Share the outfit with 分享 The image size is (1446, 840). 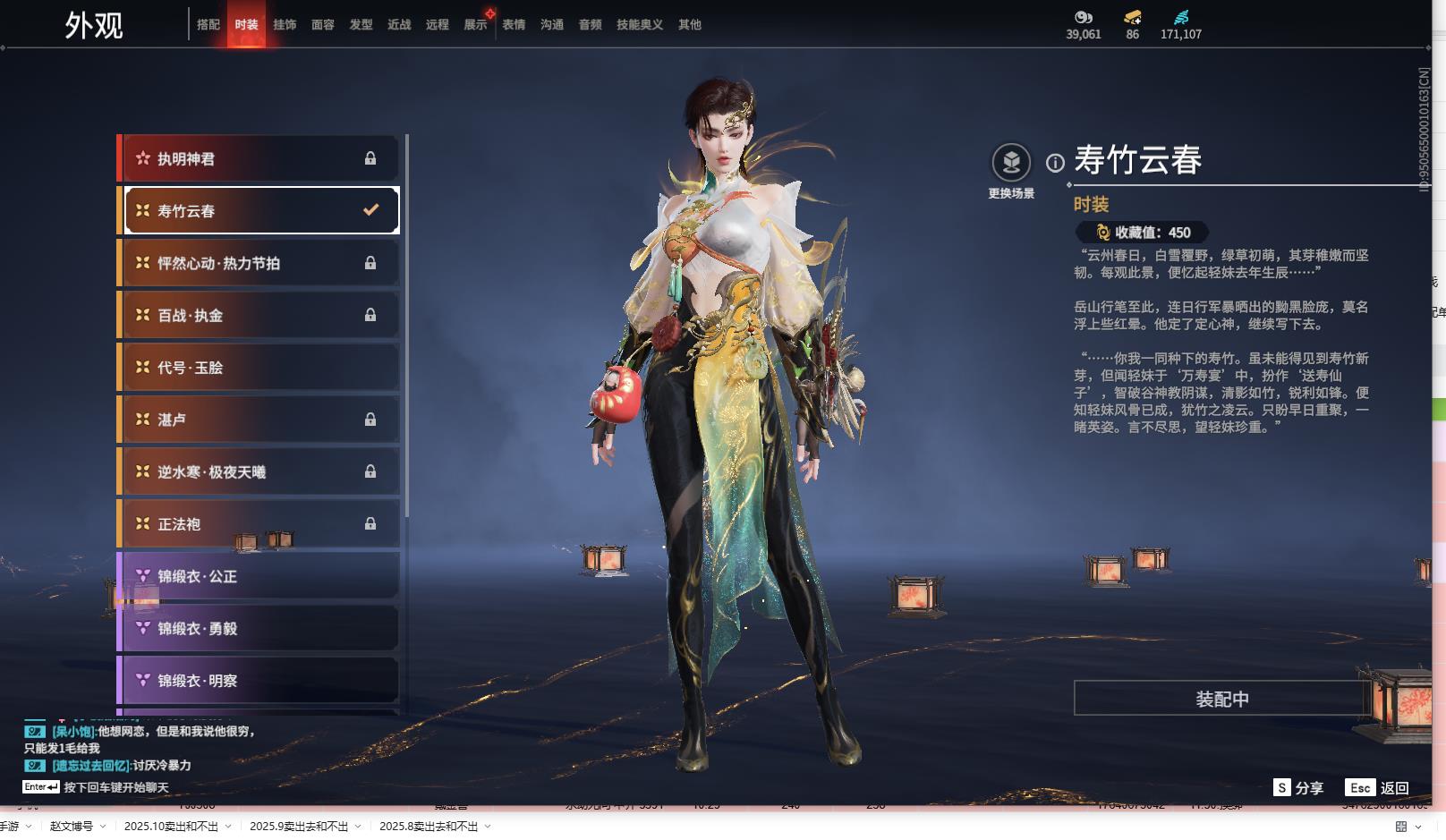[1298, 788]
